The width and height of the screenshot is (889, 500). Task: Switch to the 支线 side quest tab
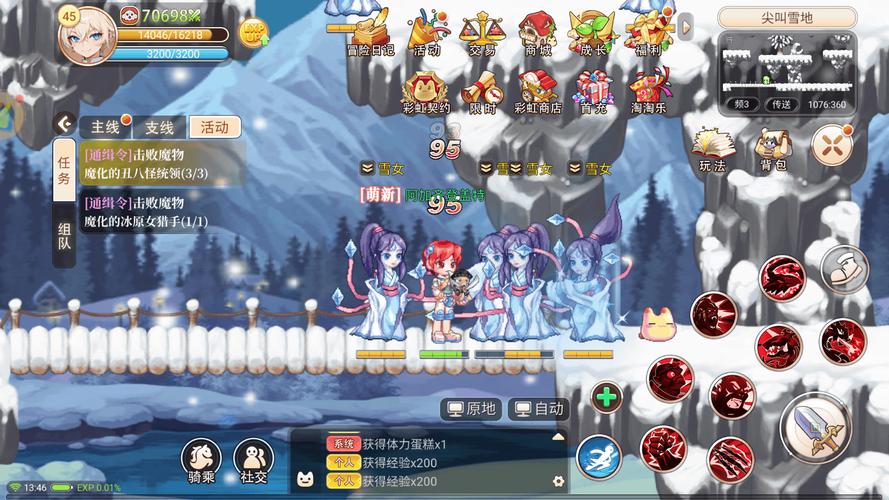tap(159, 127)
